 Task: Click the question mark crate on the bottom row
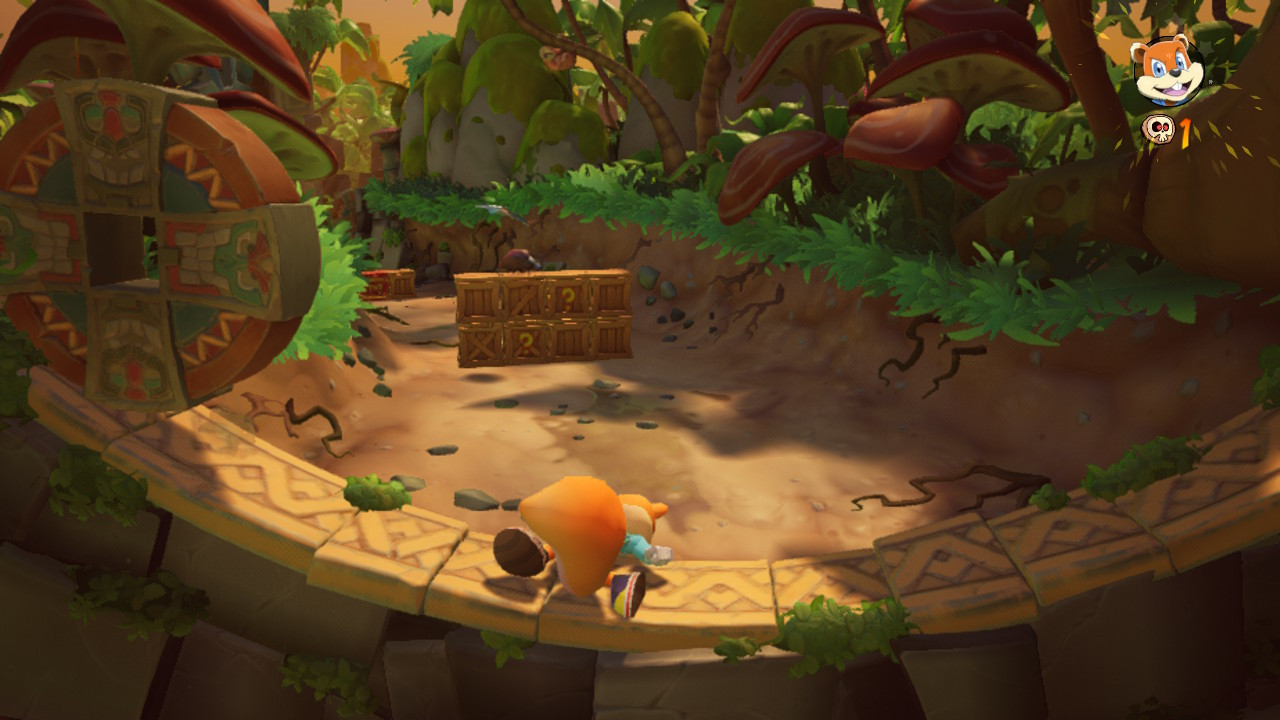526,342
